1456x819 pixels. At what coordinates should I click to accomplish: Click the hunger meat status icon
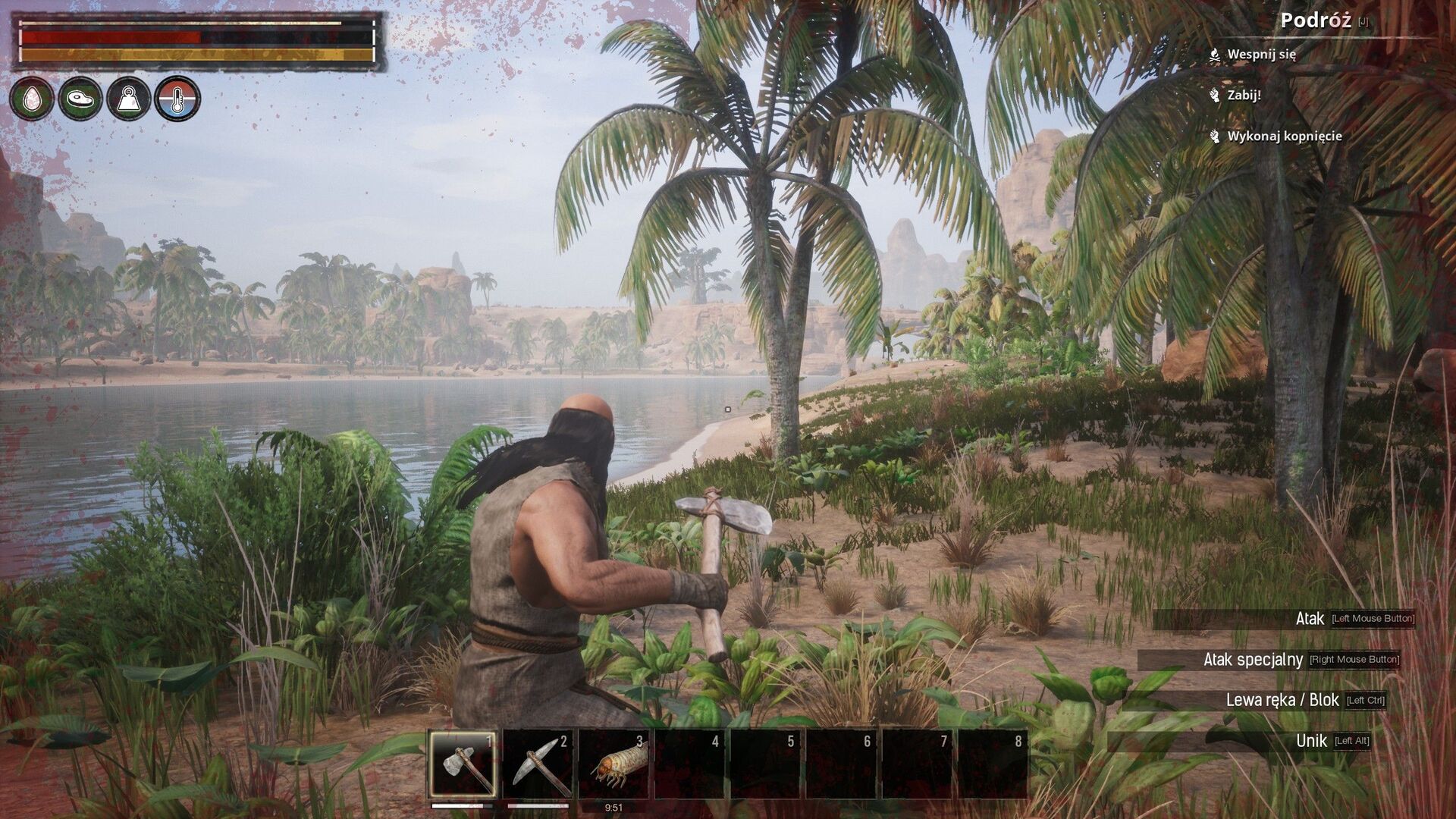coord(80,99)
